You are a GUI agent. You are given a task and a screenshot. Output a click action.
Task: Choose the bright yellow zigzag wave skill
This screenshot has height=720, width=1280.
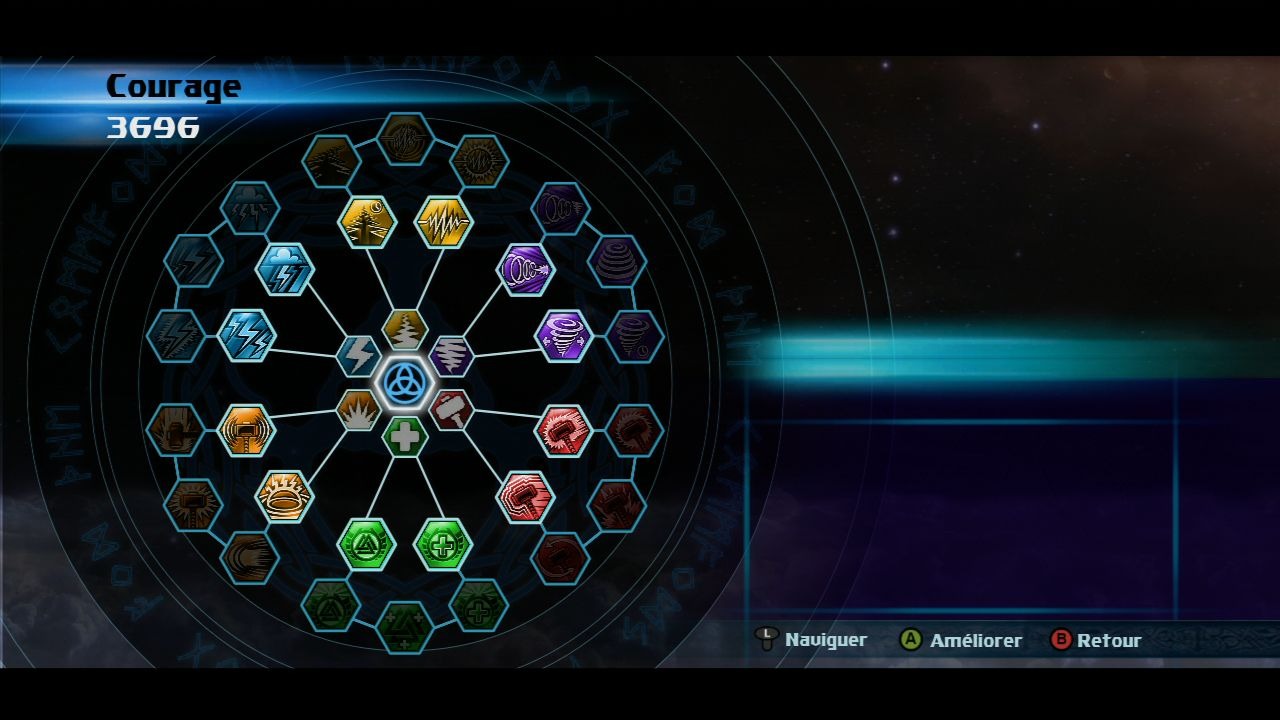tap(443, 222)
